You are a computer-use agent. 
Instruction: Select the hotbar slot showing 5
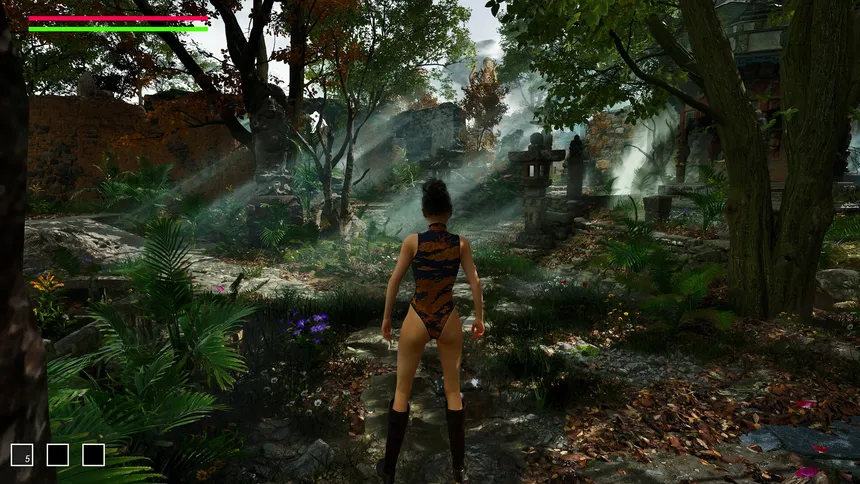tap(22, 455)
